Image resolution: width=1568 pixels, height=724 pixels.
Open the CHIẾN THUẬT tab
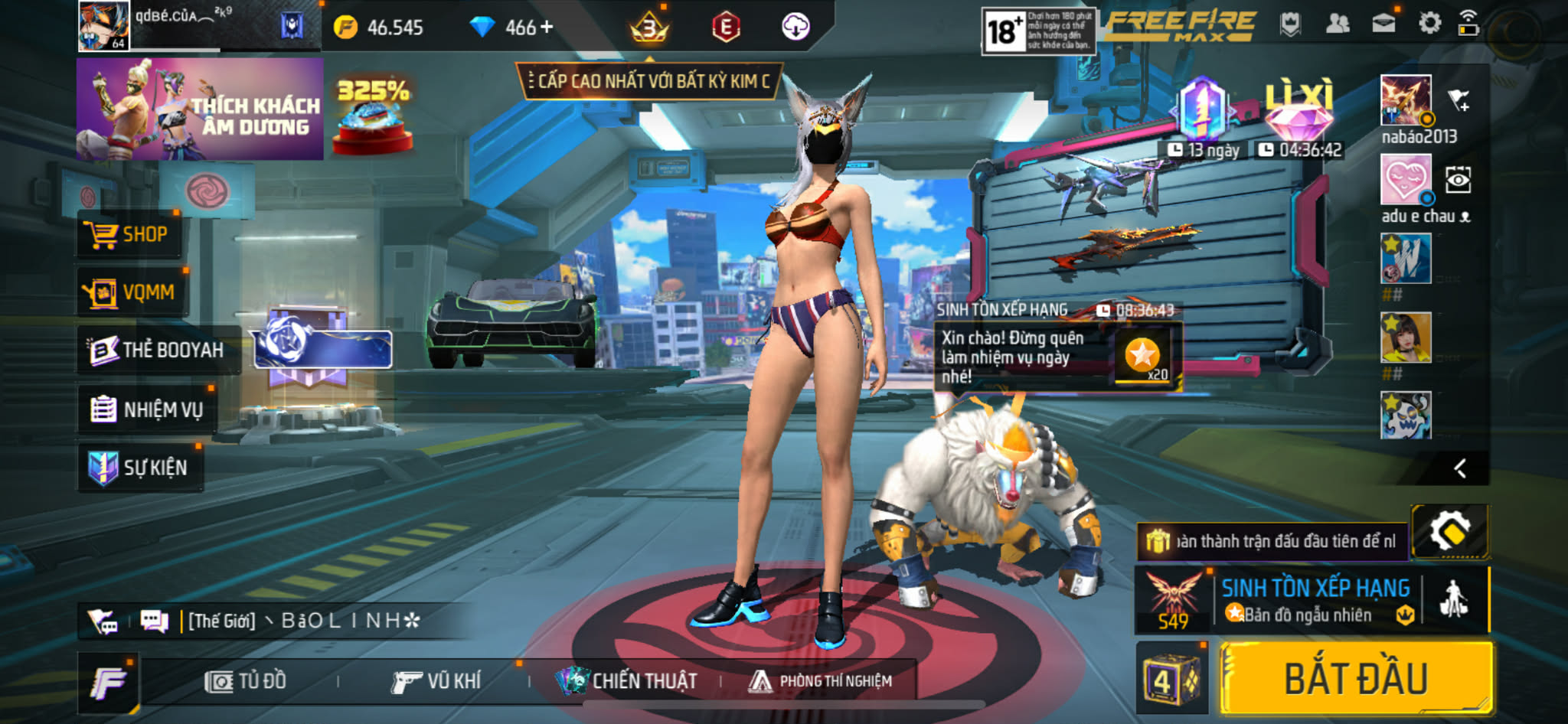point(628,681)
